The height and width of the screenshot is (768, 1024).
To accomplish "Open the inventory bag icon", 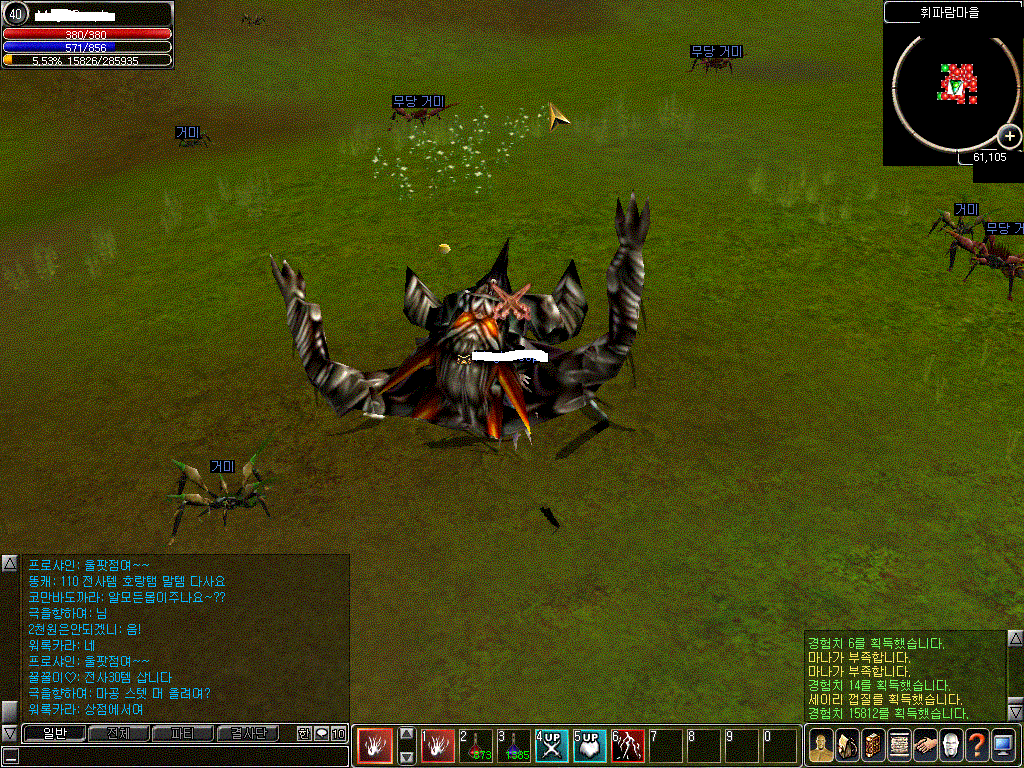I will click(x=847, y=745).
